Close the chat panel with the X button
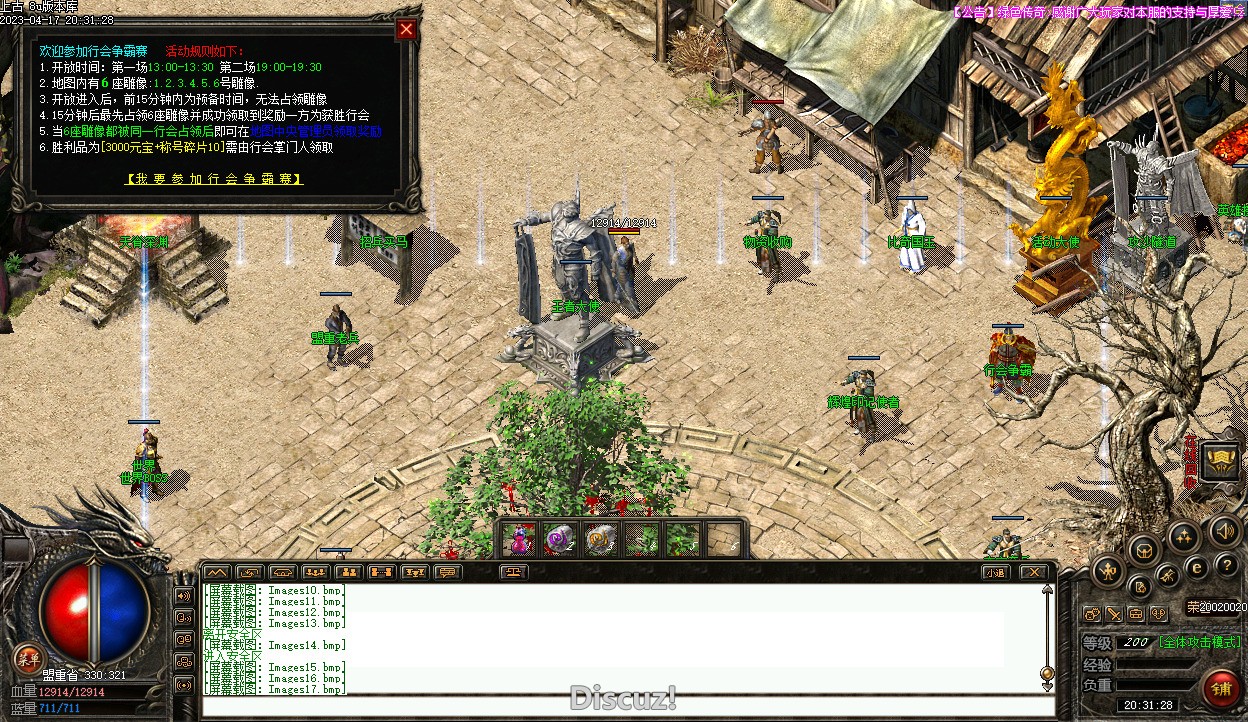The width and height of the screenshot is (1248, 722). [1033, 573]
